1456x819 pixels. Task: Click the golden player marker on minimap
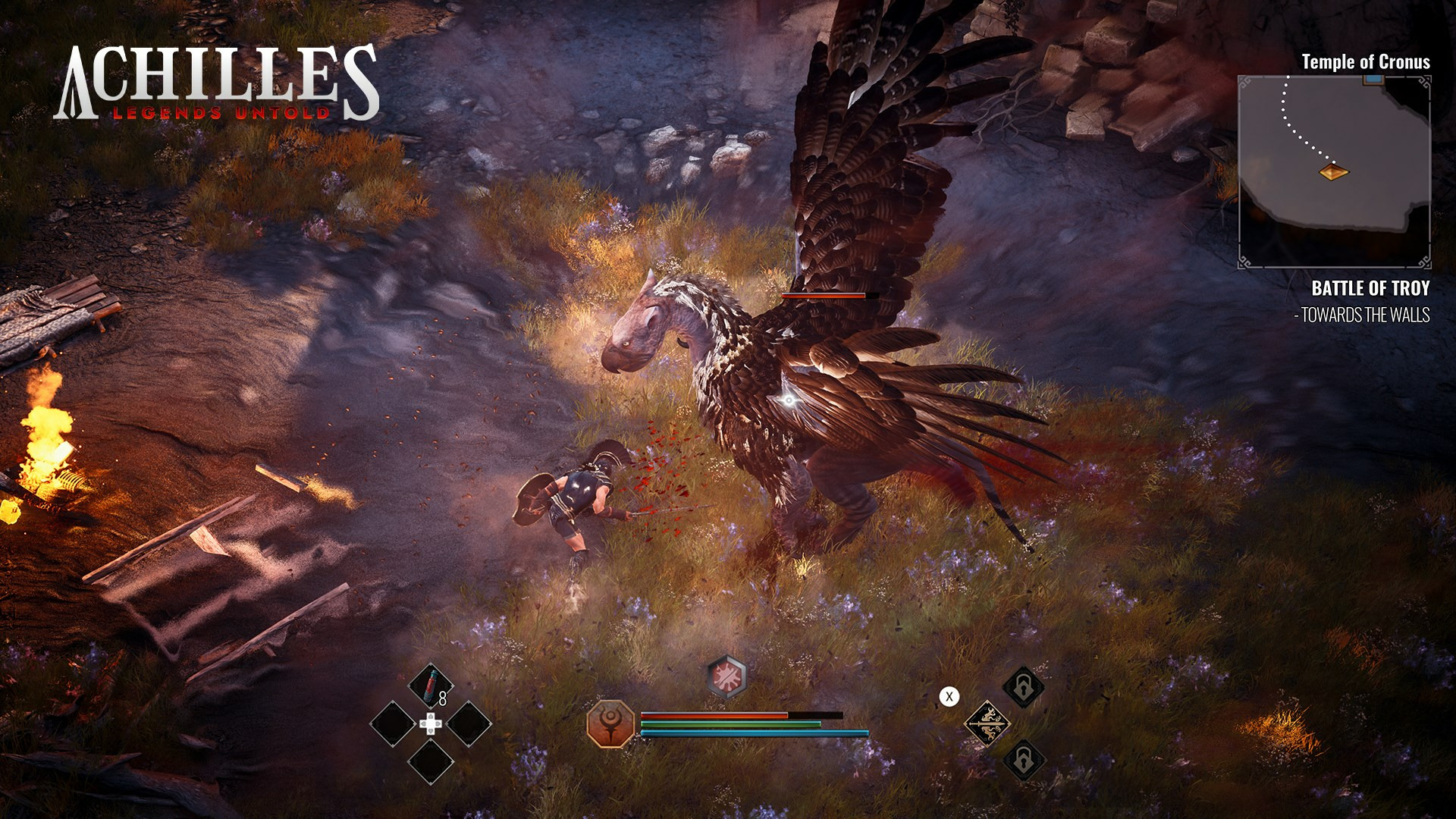(x=1334, y=173)
